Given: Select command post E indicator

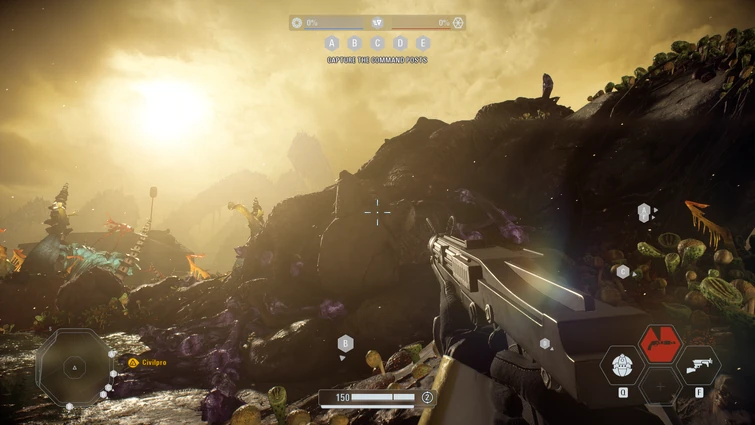Looking at the screenshot, I should click(x=423, y=43).
